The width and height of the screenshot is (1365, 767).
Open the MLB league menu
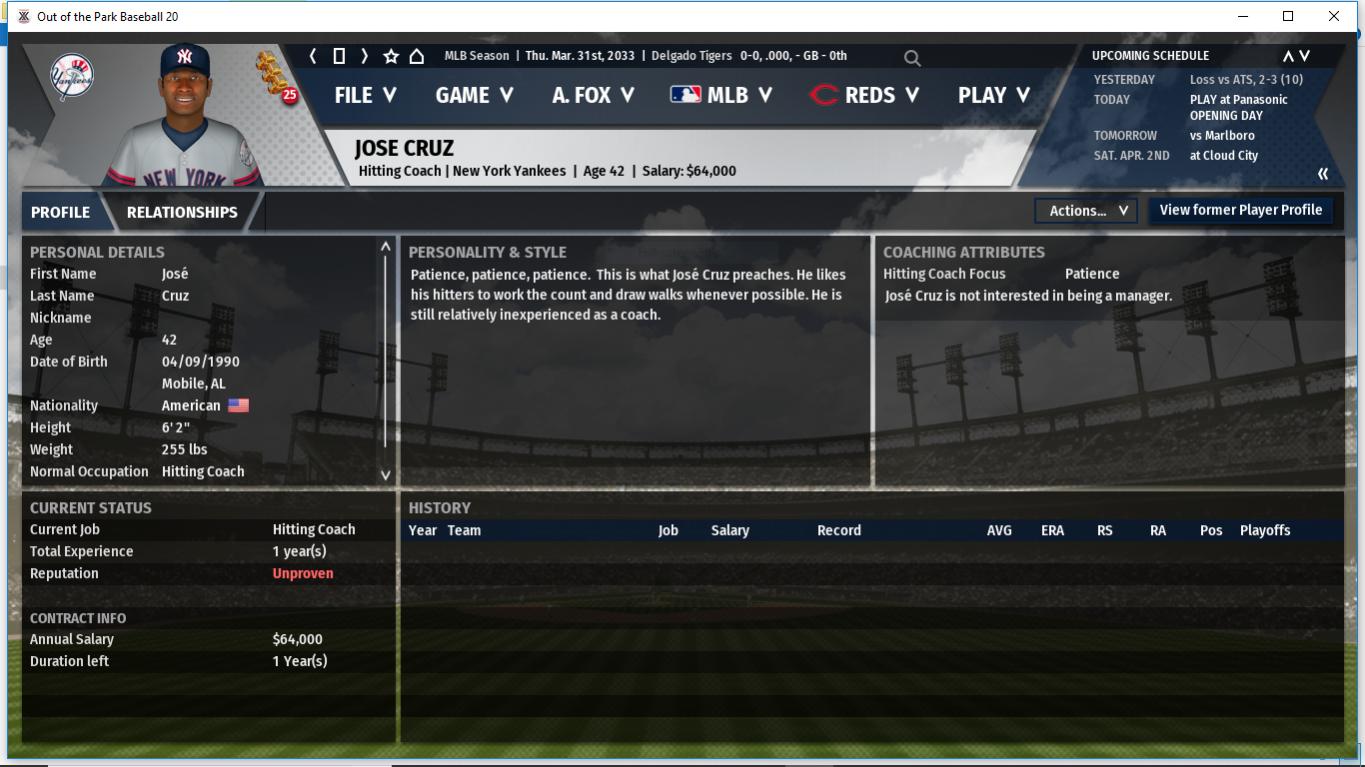click(x=721, y=95)
